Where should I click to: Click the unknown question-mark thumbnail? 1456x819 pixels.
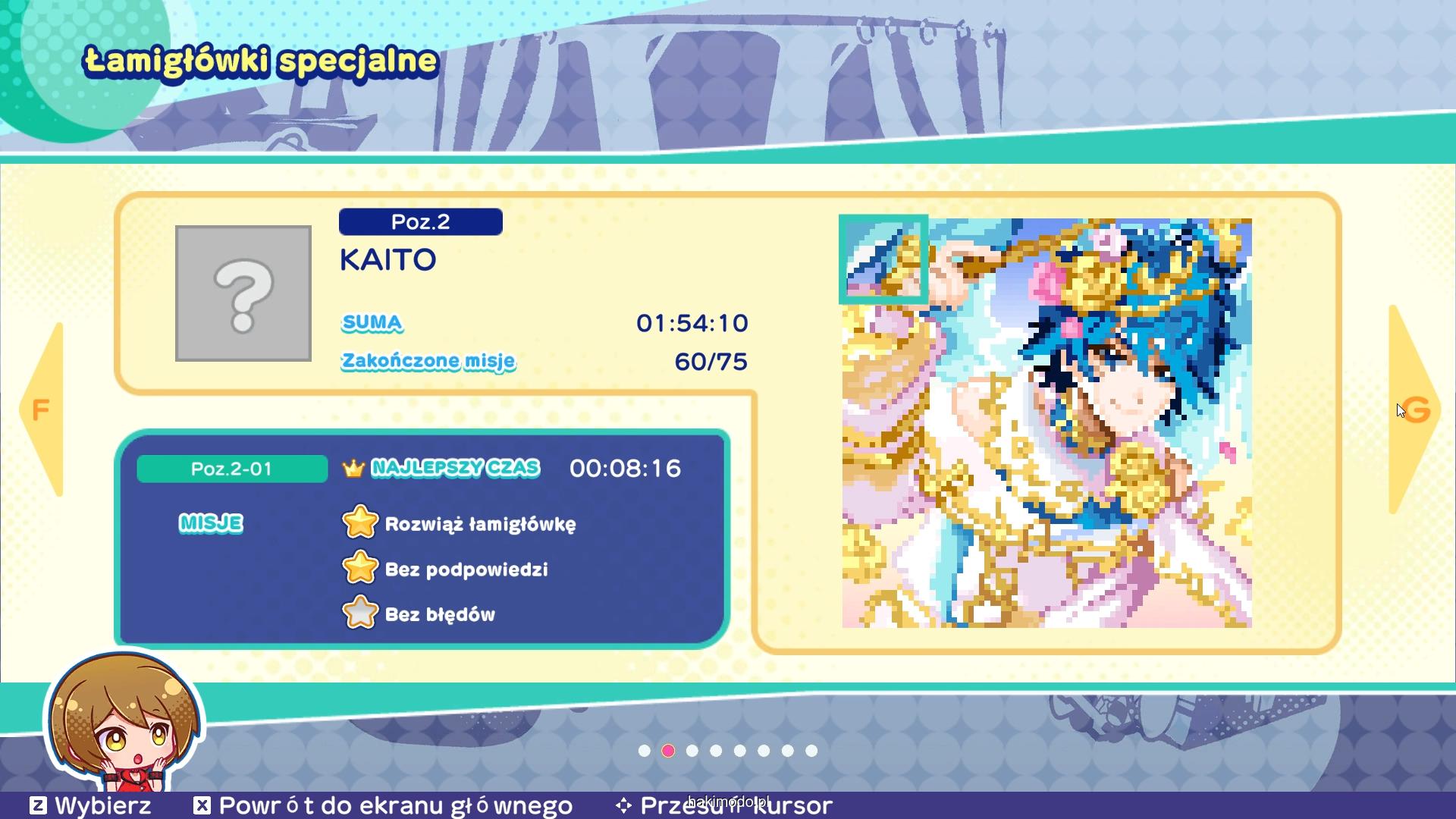click(243, 293)
